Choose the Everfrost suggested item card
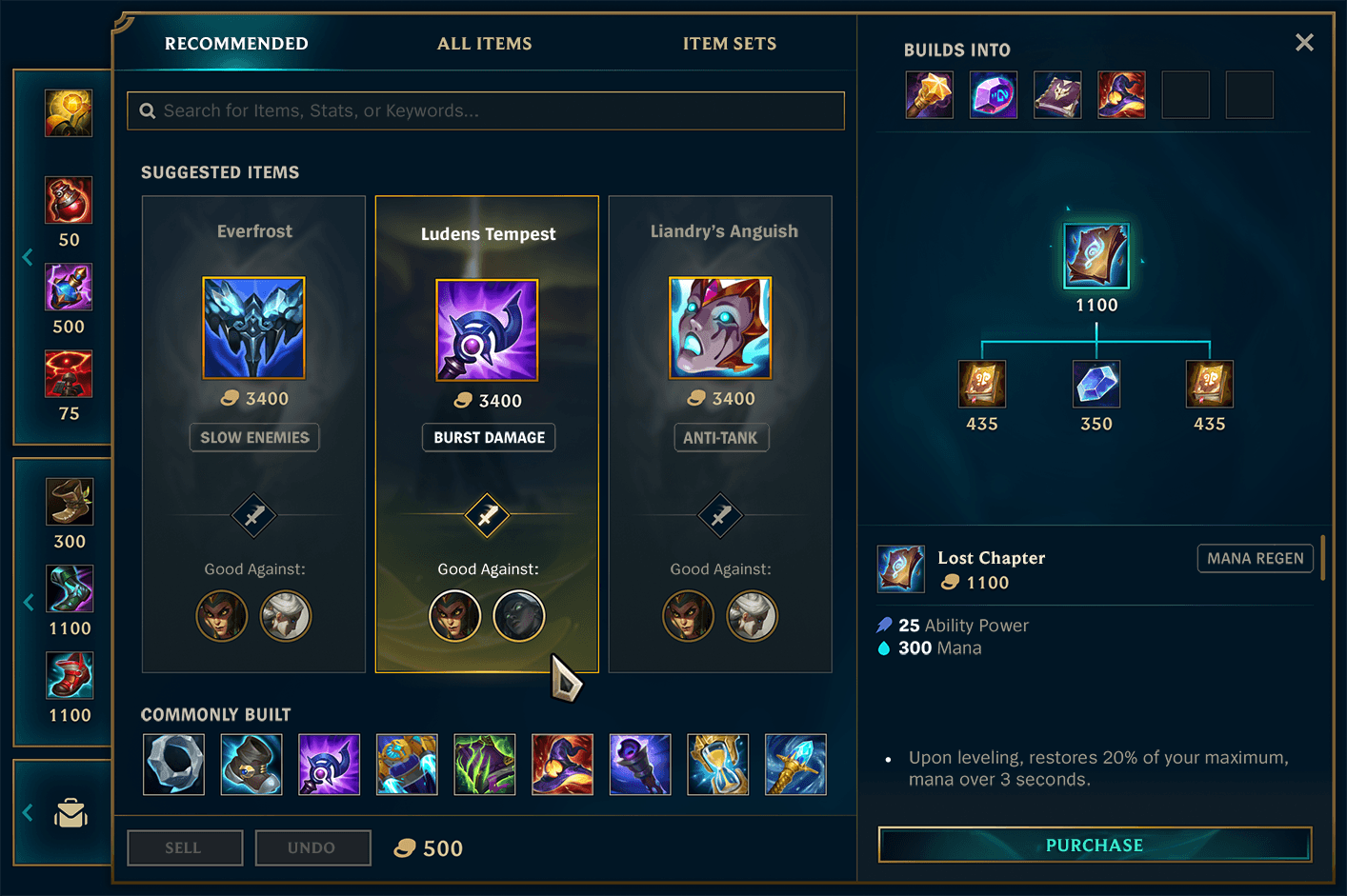 tap(253, 433)
